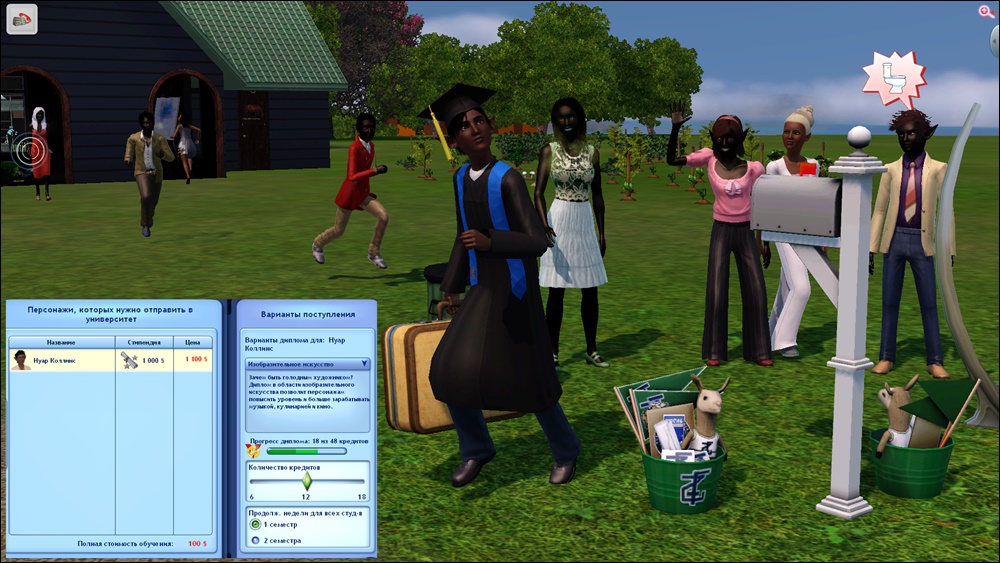Click the Название column header

click(x=61, y=341)
